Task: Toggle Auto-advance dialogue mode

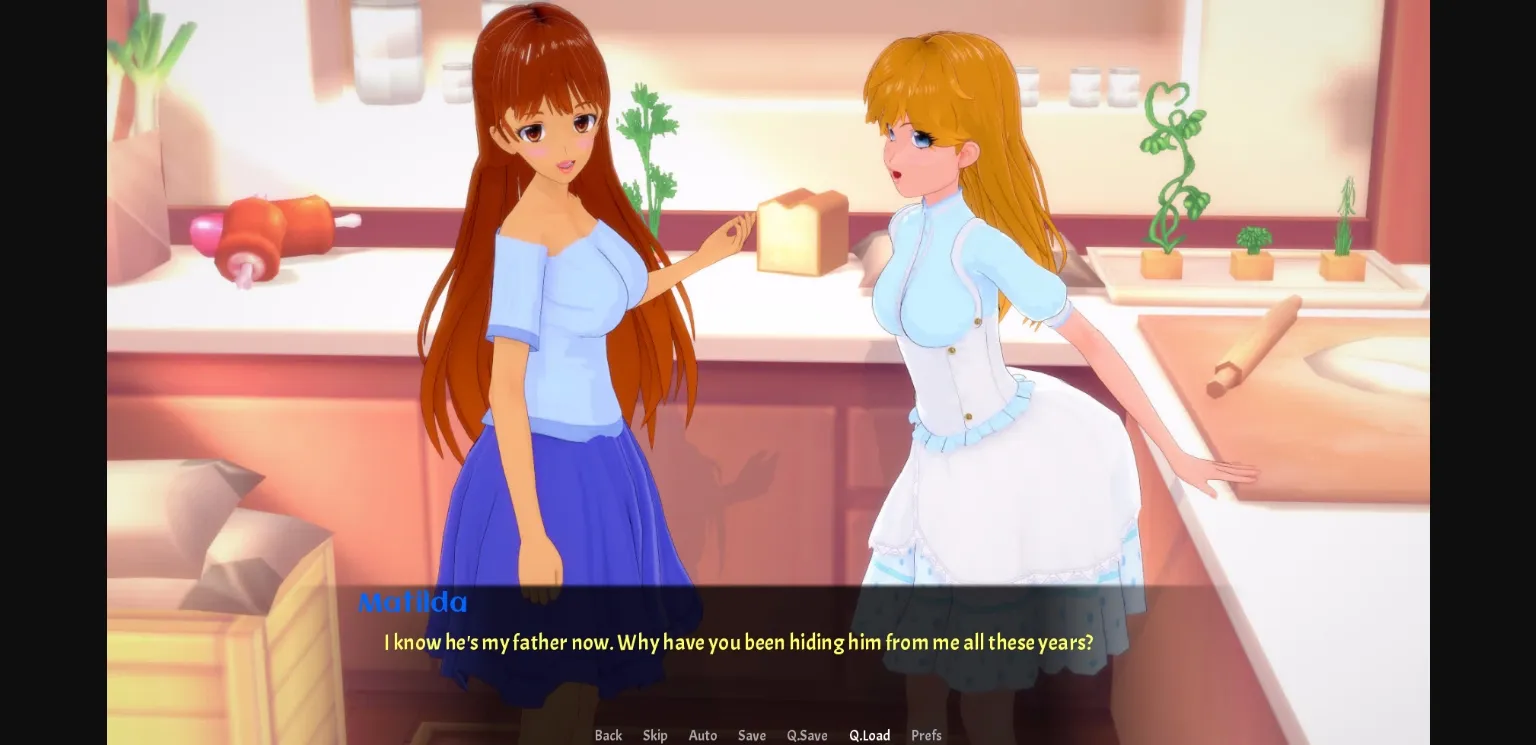Action: coord(702,735)
